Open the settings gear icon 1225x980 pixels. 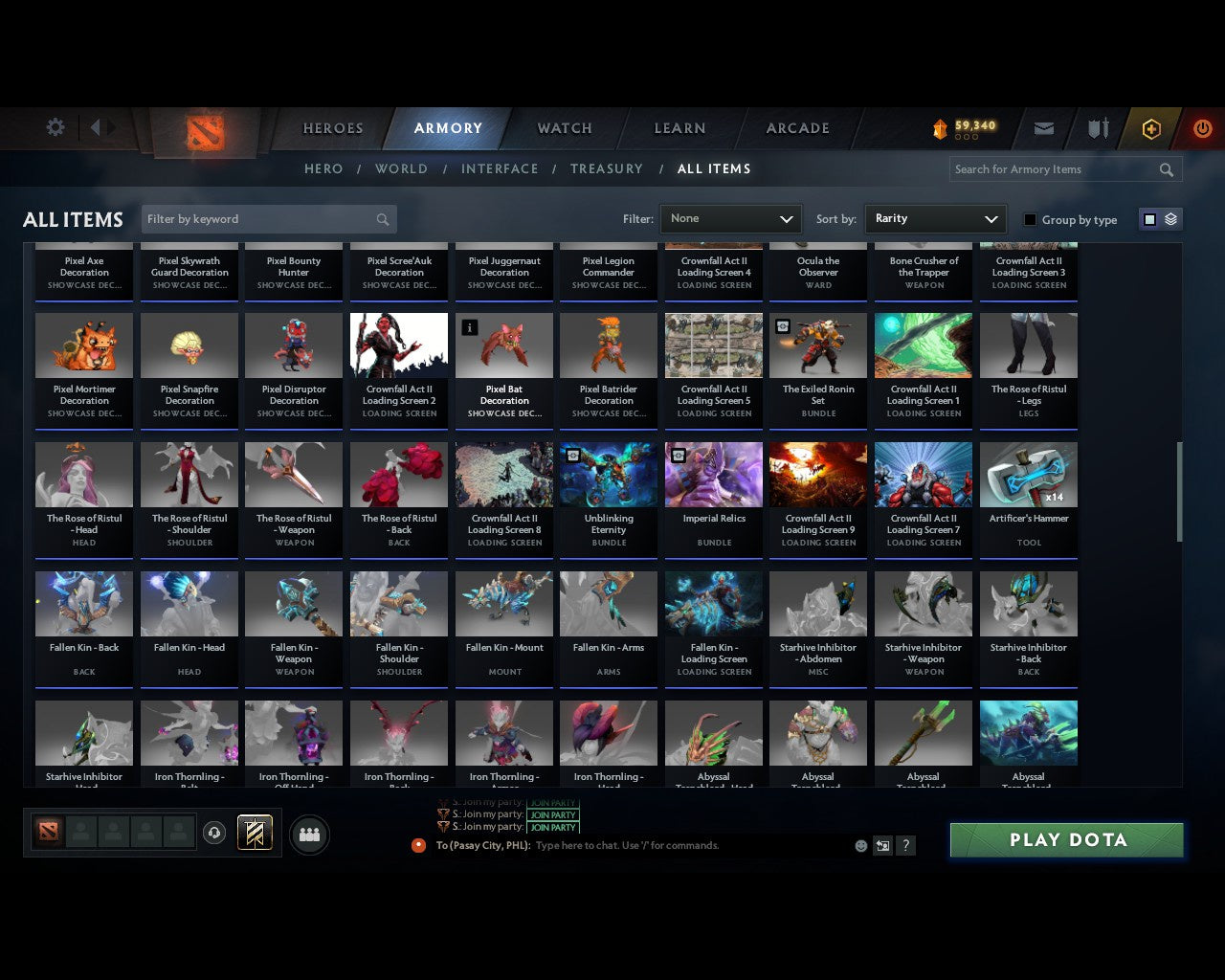pos(55,126)
